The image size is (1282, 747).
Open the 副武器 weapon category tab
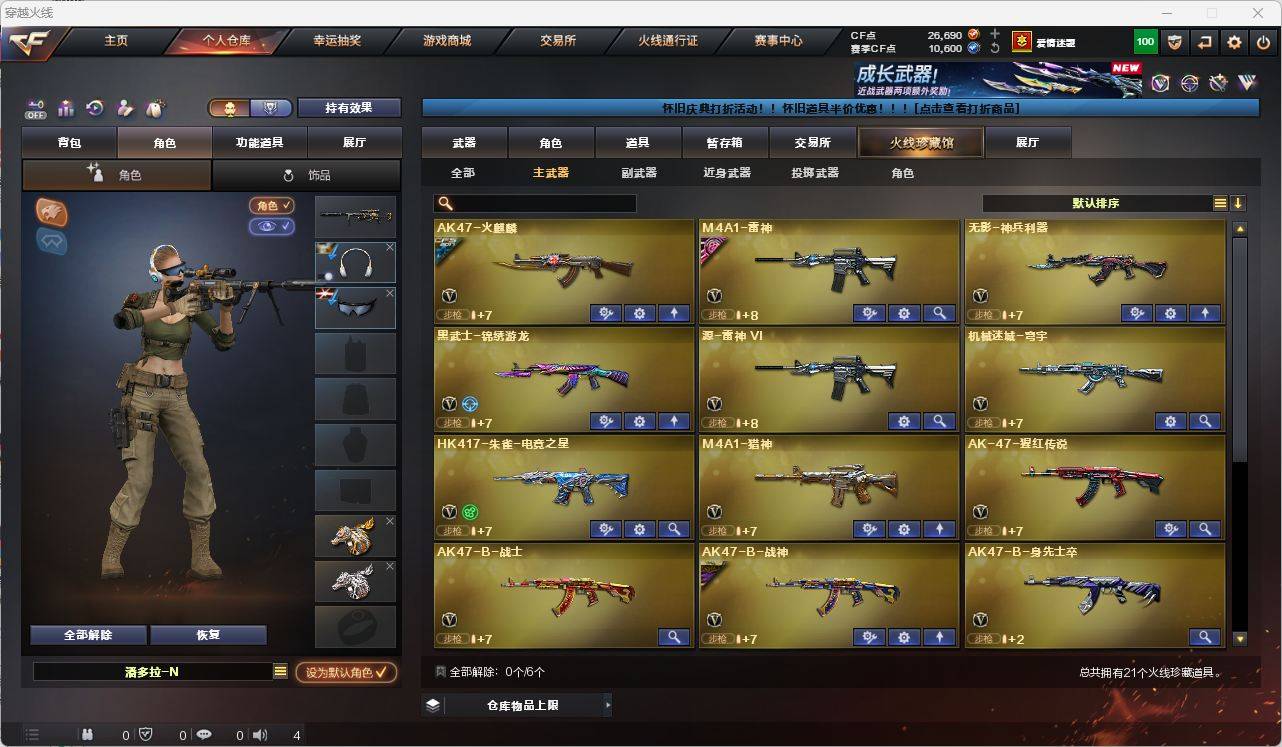(x=638, y=172)
